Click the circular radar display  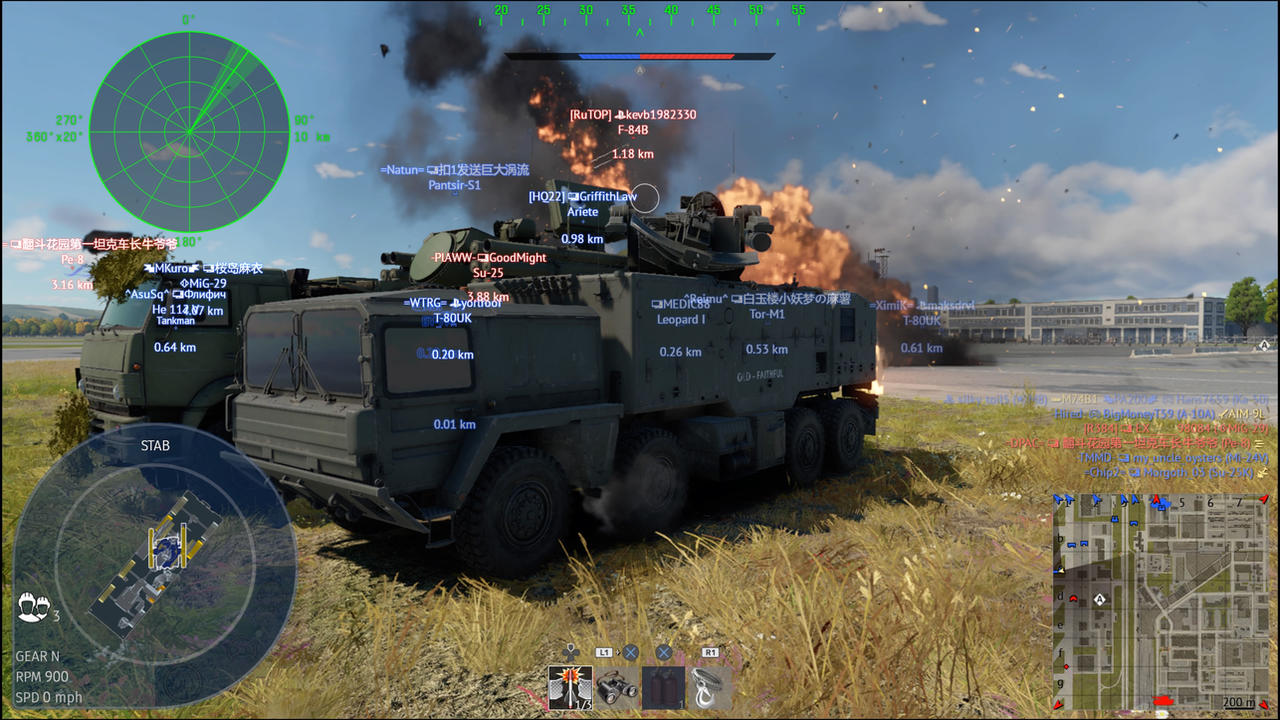(188, 130)
